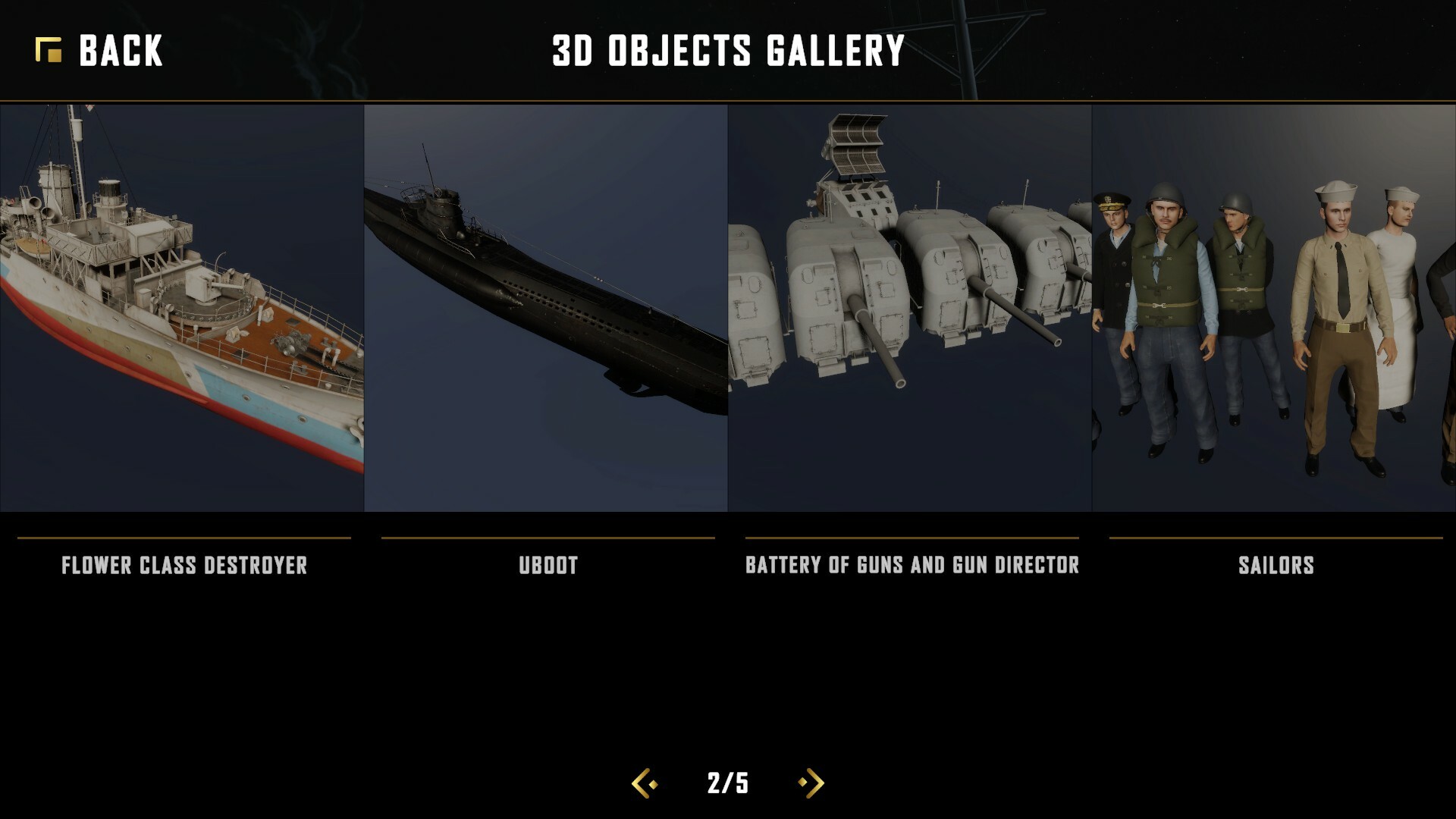Choose the Sailors 3D model tile
Image resolution: width=1456 pixels, height=819 pixels.
tap(1274, 308)
